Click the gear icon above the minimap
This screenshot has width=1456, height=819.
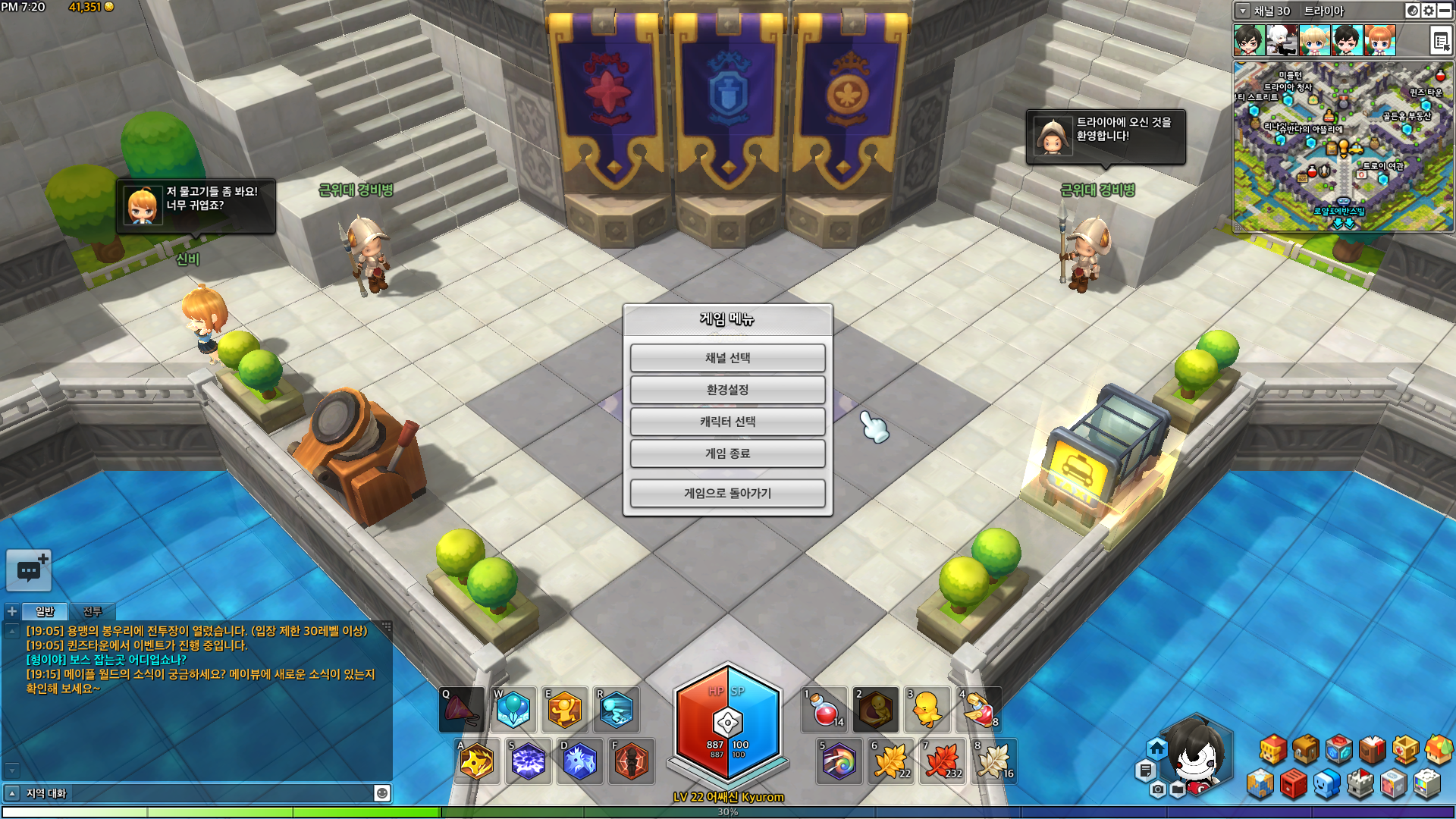[x=1429, y=11]
